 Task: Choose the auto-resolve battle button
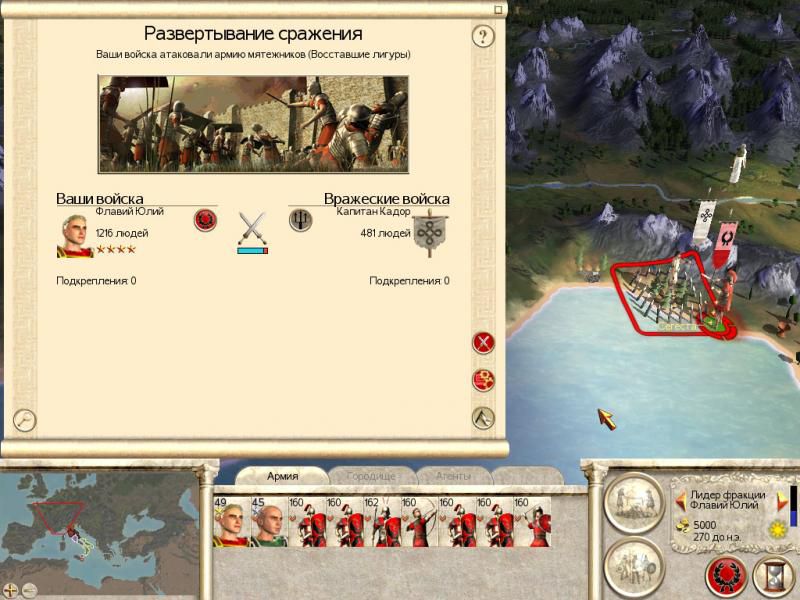484,380
